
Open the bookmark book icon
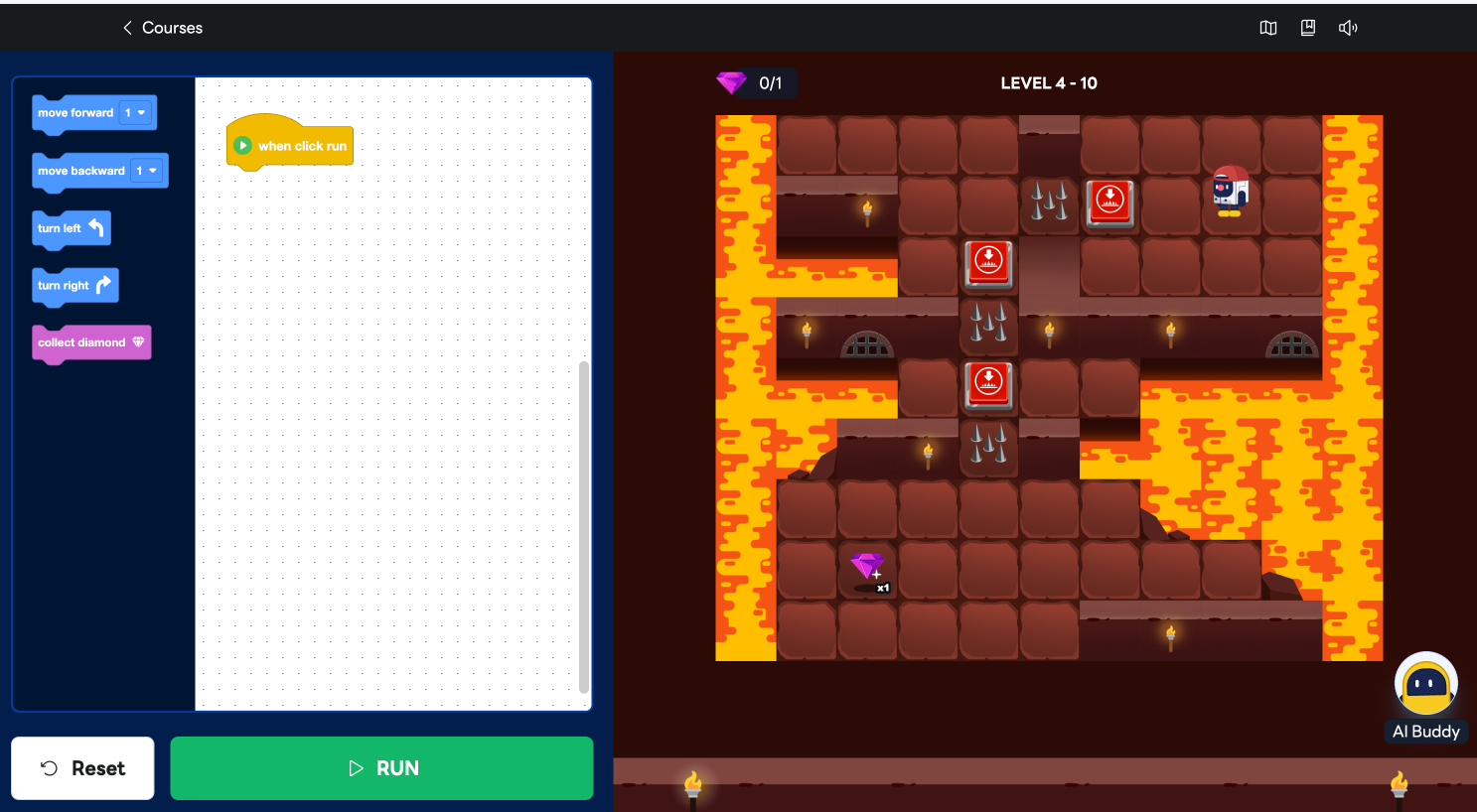pos(1308,28)
